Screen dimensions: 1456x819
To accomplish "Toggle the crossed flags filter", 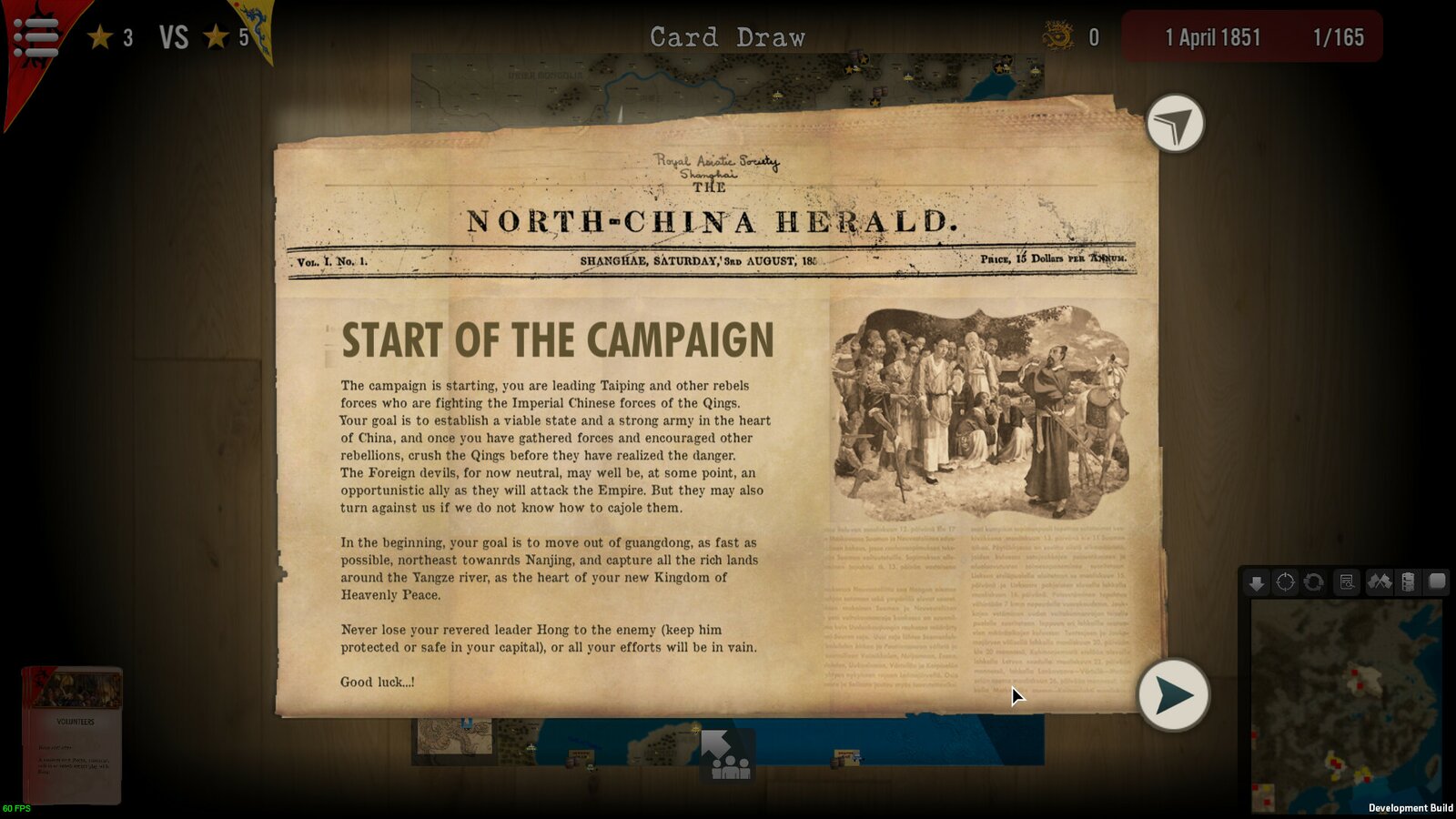I will (1380, 582).
